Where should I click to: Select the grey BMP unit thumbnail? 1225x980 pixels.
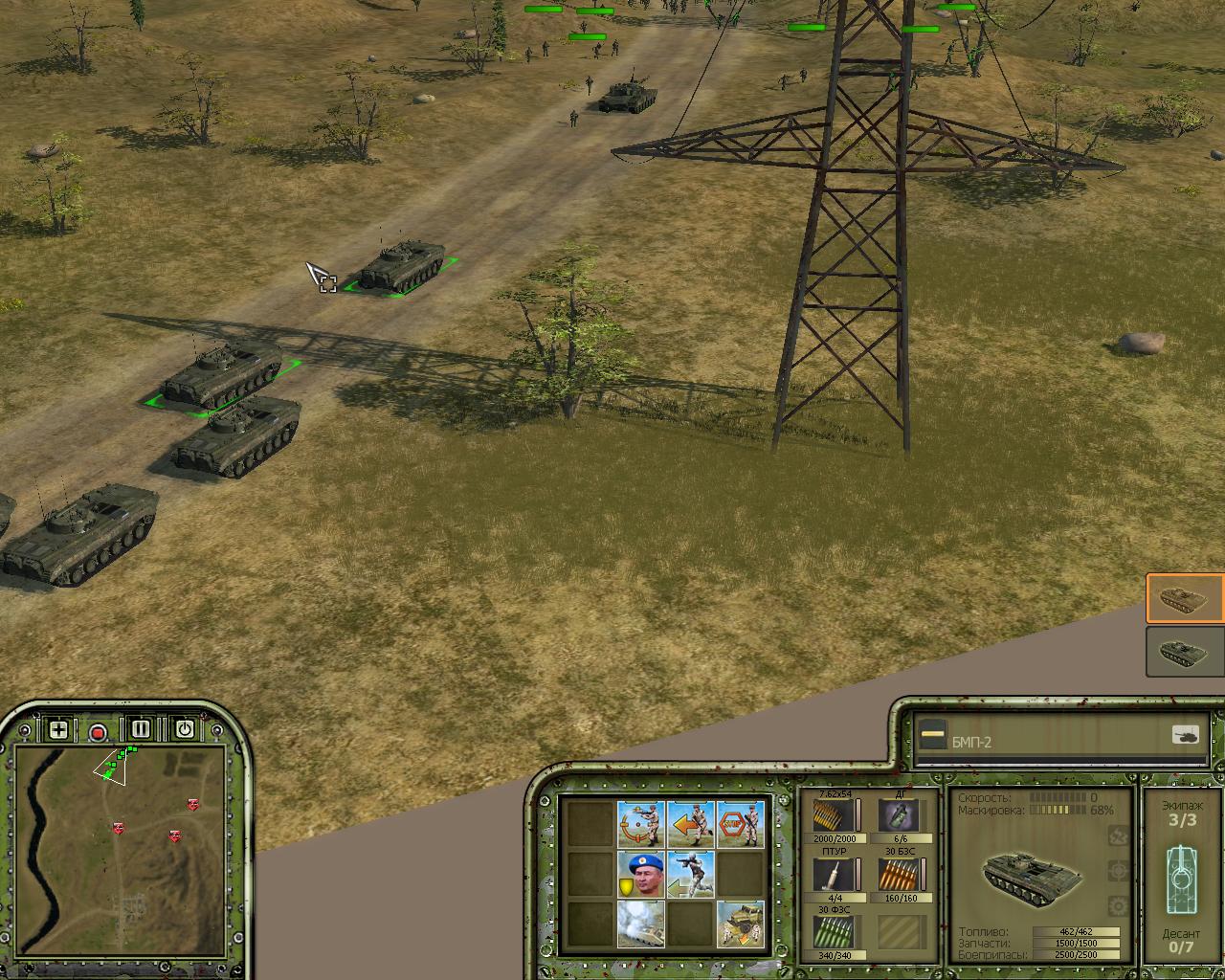pos(1185,652)
